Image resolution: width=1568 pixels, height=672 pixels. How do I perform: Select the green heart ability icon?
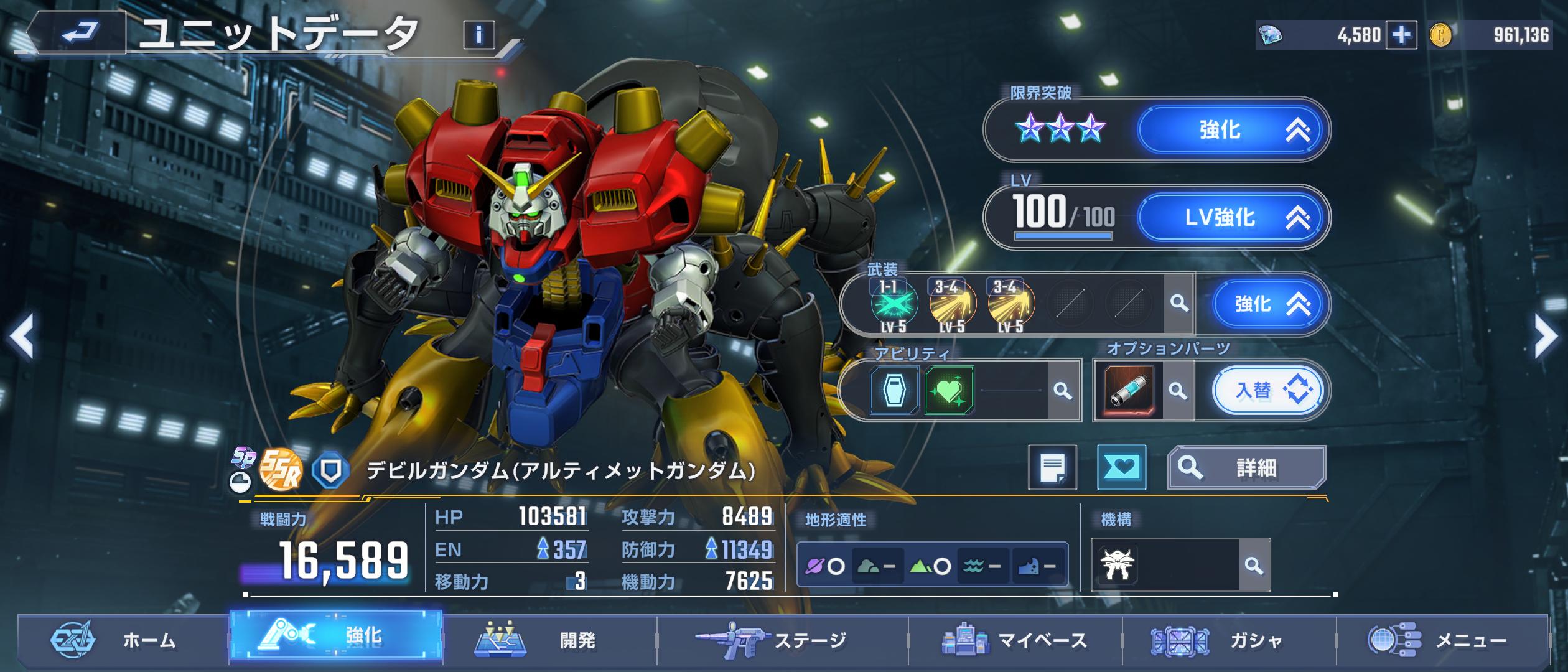[x=949, y=391]
